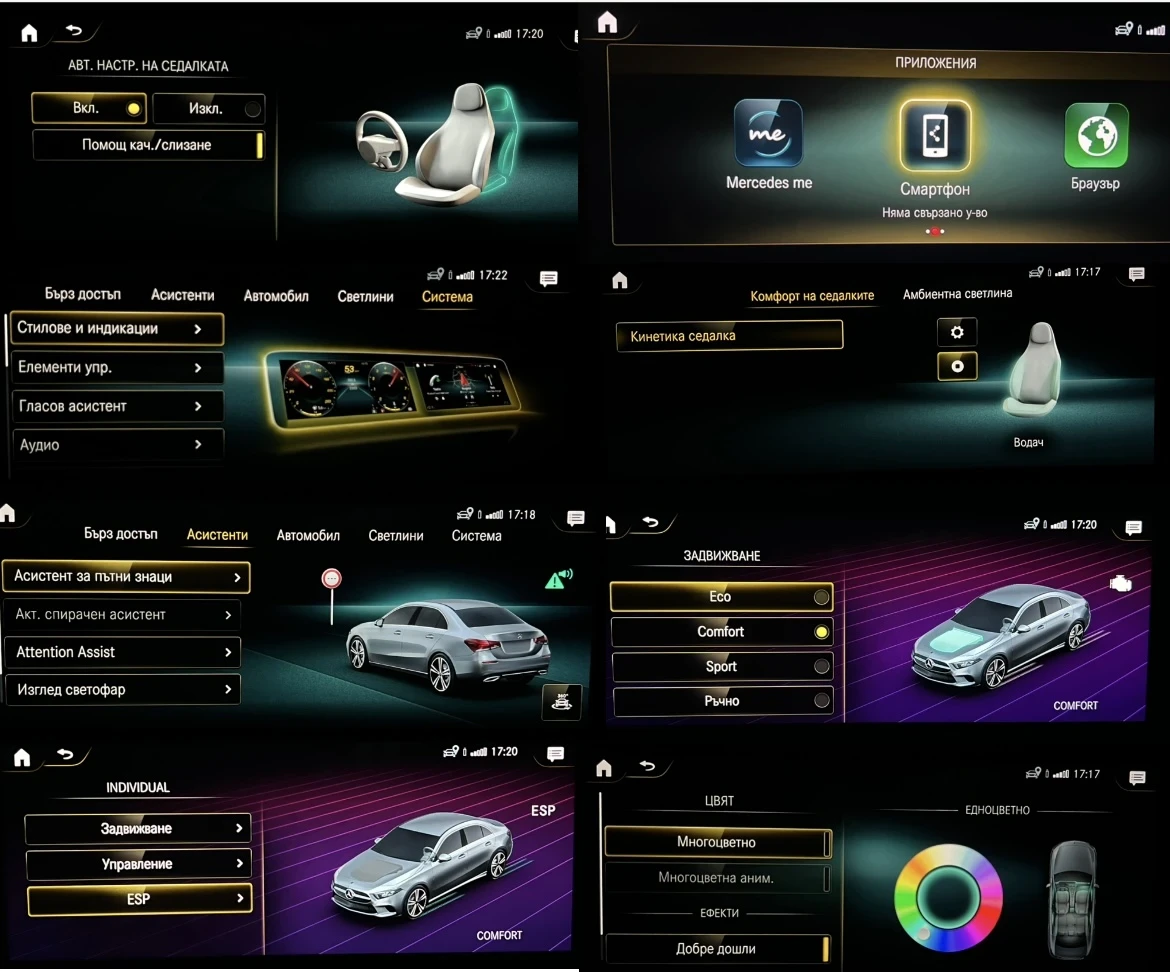1170x972 pixels.
Task: Select the Кинетика седалка option
Action: coord(729,336)
